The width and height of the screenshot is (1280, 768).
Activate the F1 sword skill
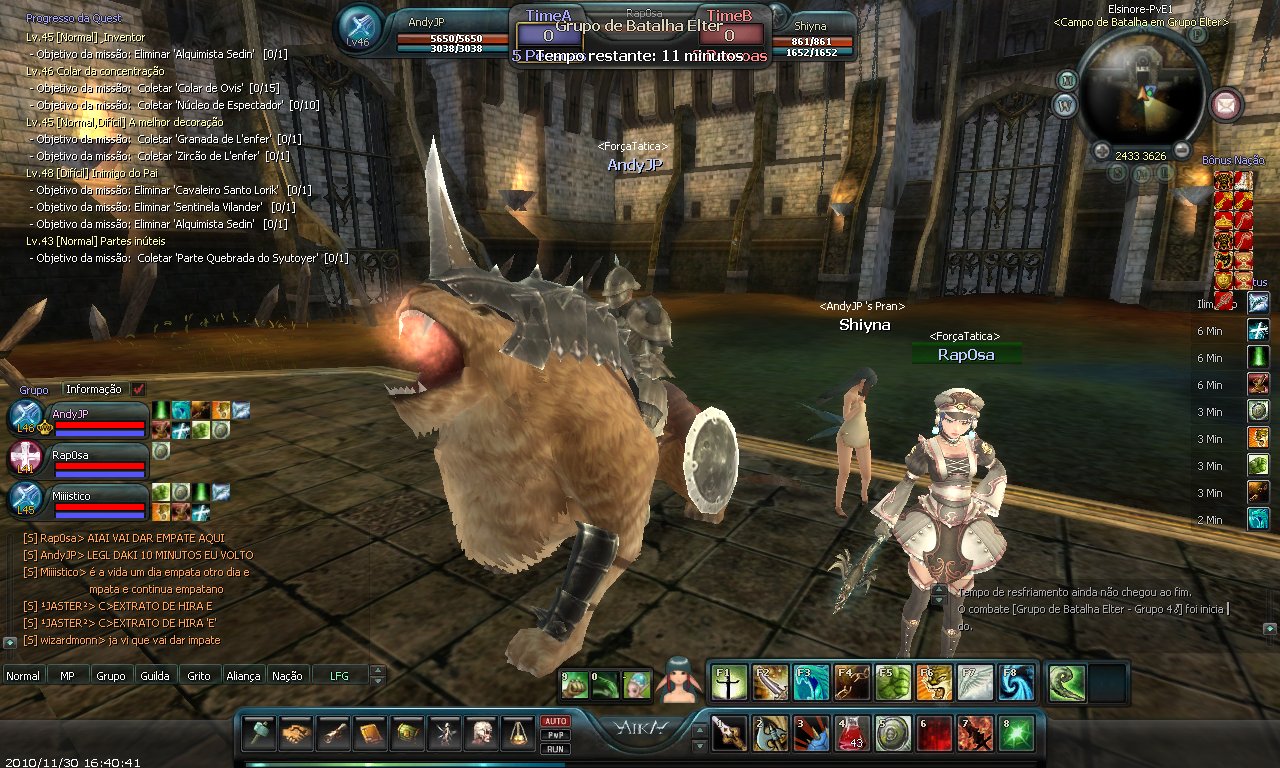tap(729, 682)
